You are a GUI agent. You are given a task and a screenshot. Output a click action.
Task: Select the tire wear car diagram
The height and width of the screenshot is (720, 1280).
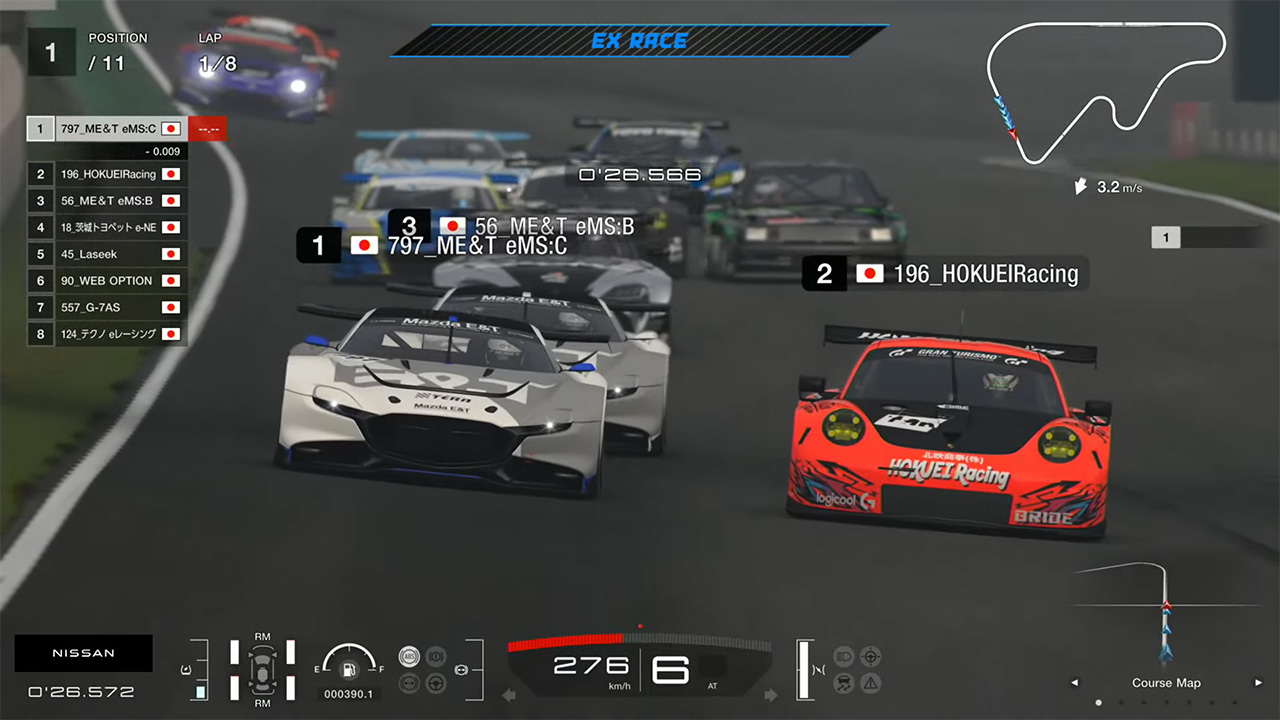[x=262, y=669]
